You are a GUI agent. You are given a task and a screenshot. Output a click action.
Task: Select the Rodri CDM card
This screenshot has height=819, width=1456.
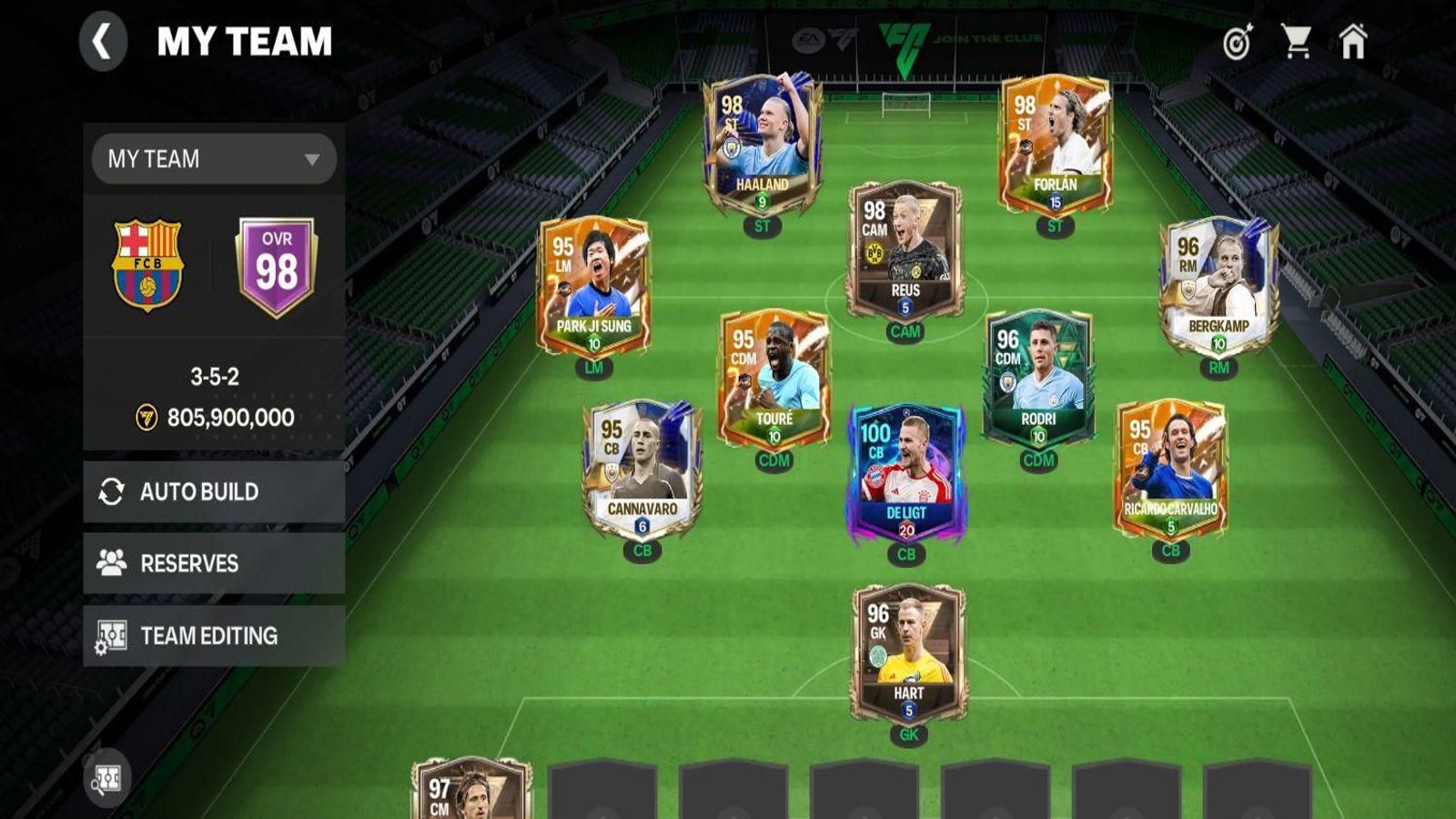[x=1038, y=379]
